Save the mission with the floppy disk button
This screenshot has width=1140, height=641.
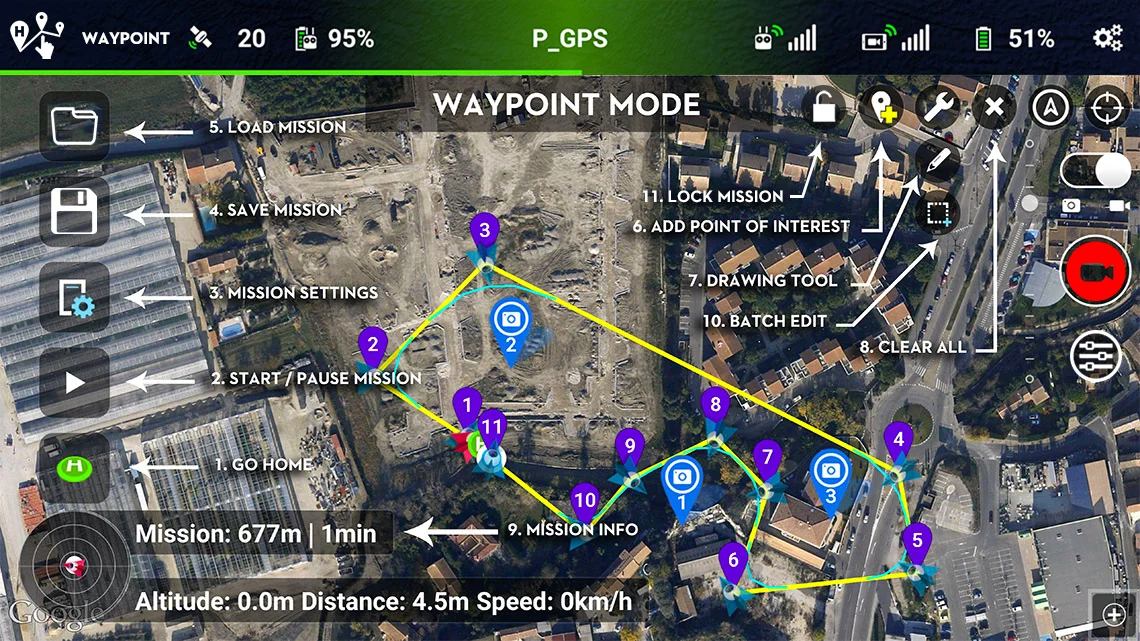(x=74, y=212)
